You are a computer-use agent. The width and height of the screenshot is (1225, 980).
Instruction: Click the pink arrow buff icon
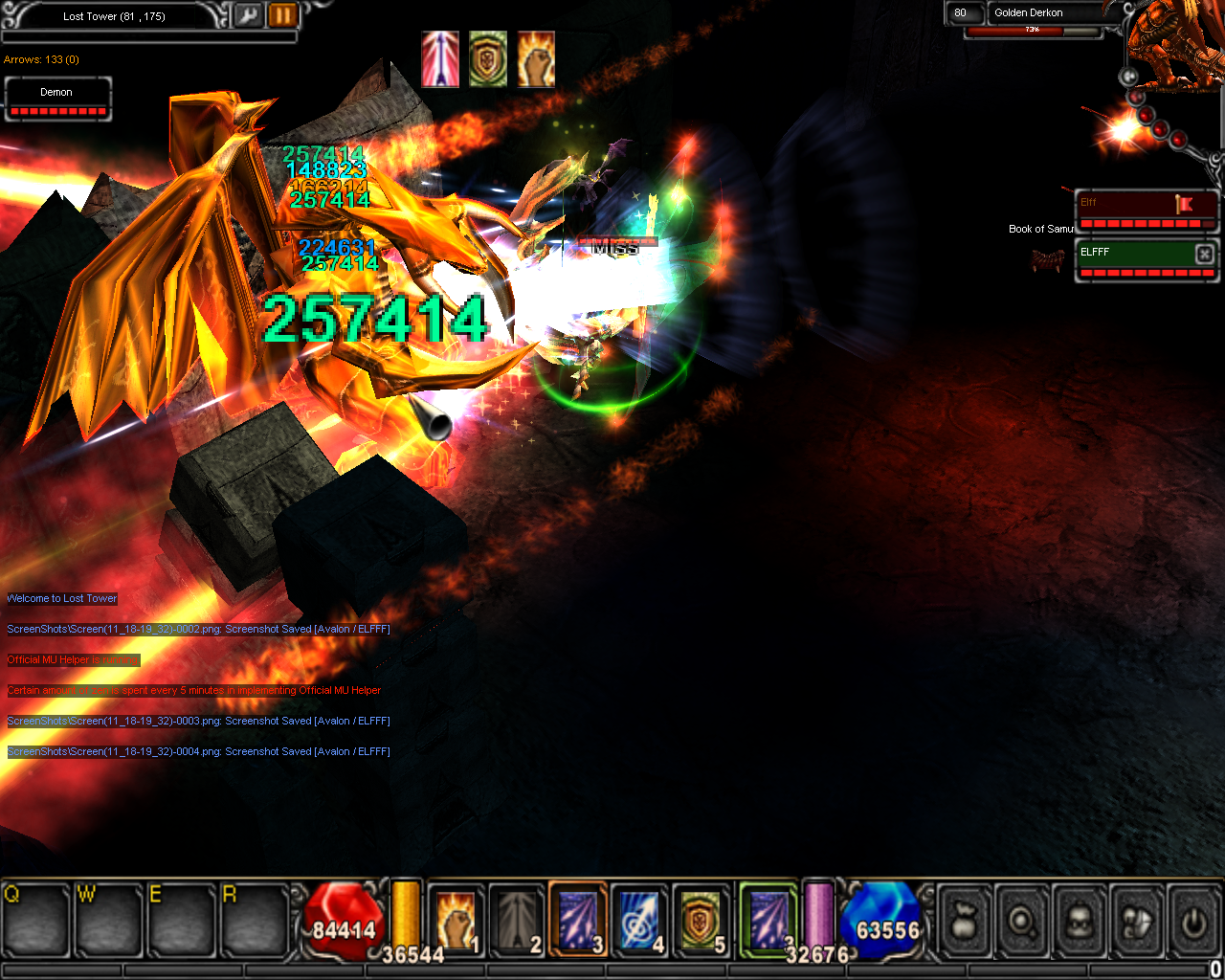440,59
